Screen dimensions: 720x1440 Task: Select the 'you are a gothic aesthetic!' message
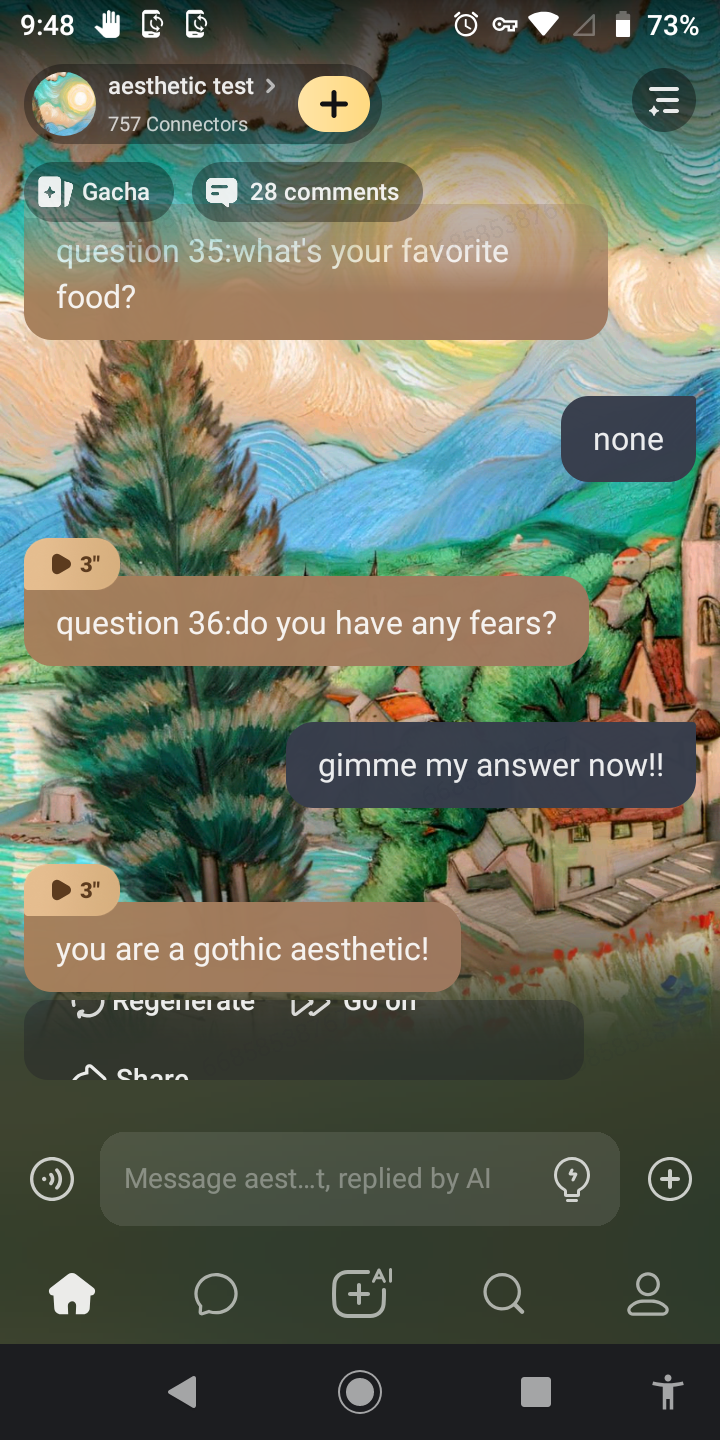click(x=242, y=949)
